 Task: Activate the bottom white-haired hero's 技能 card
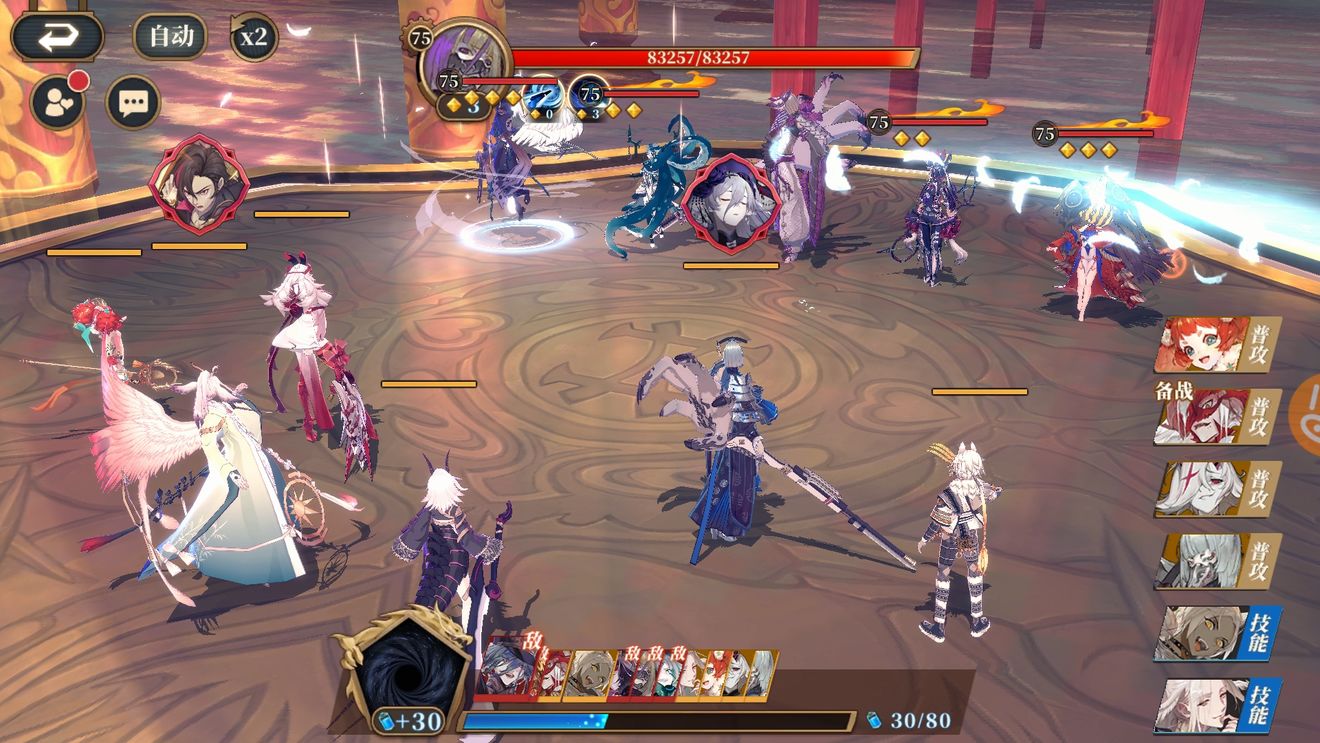click(x=1216, y=705)
